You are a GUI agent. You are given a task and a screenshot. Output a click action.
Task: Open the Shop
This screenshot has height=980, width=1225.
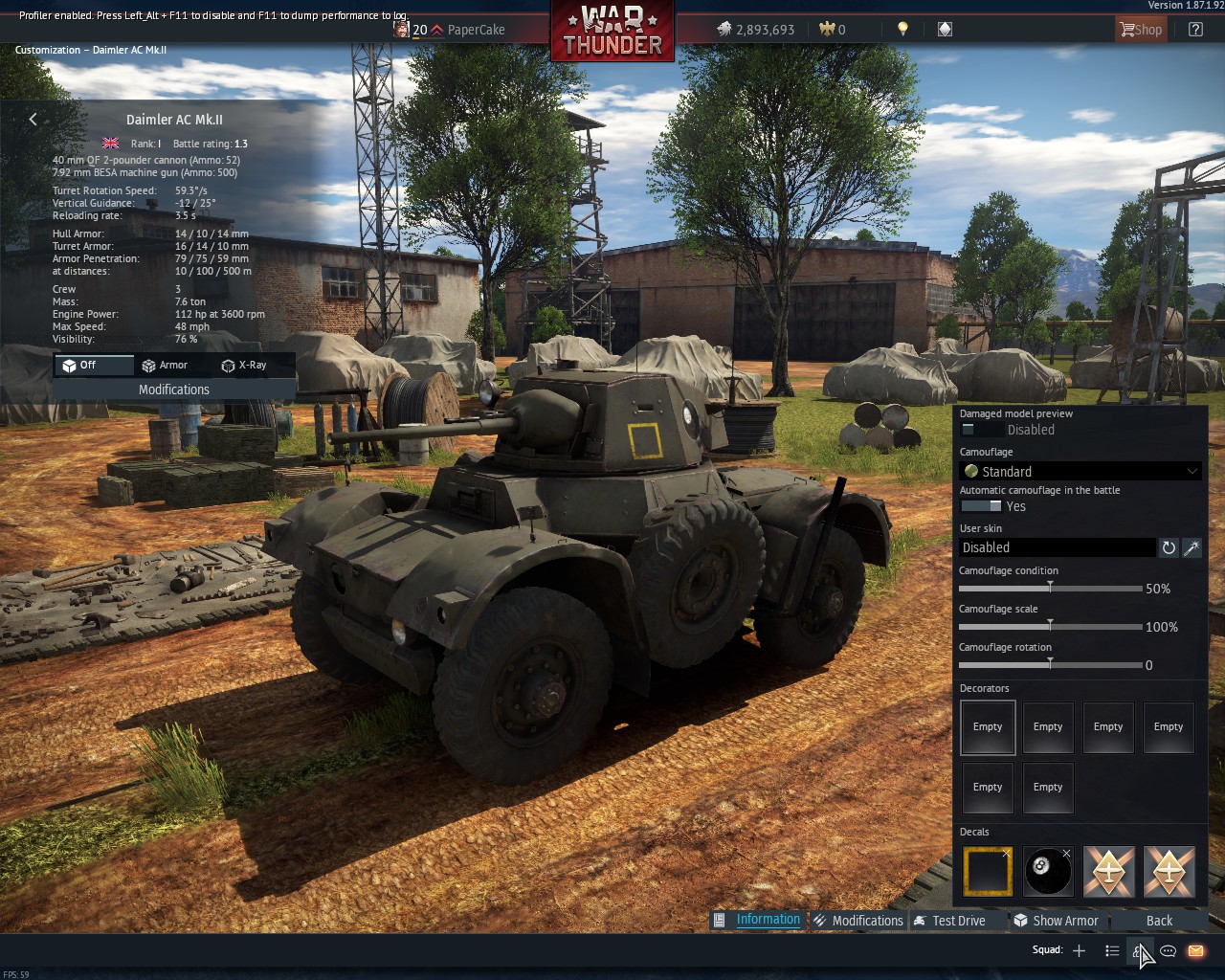pyautogui.click(x=1140, y=30)
